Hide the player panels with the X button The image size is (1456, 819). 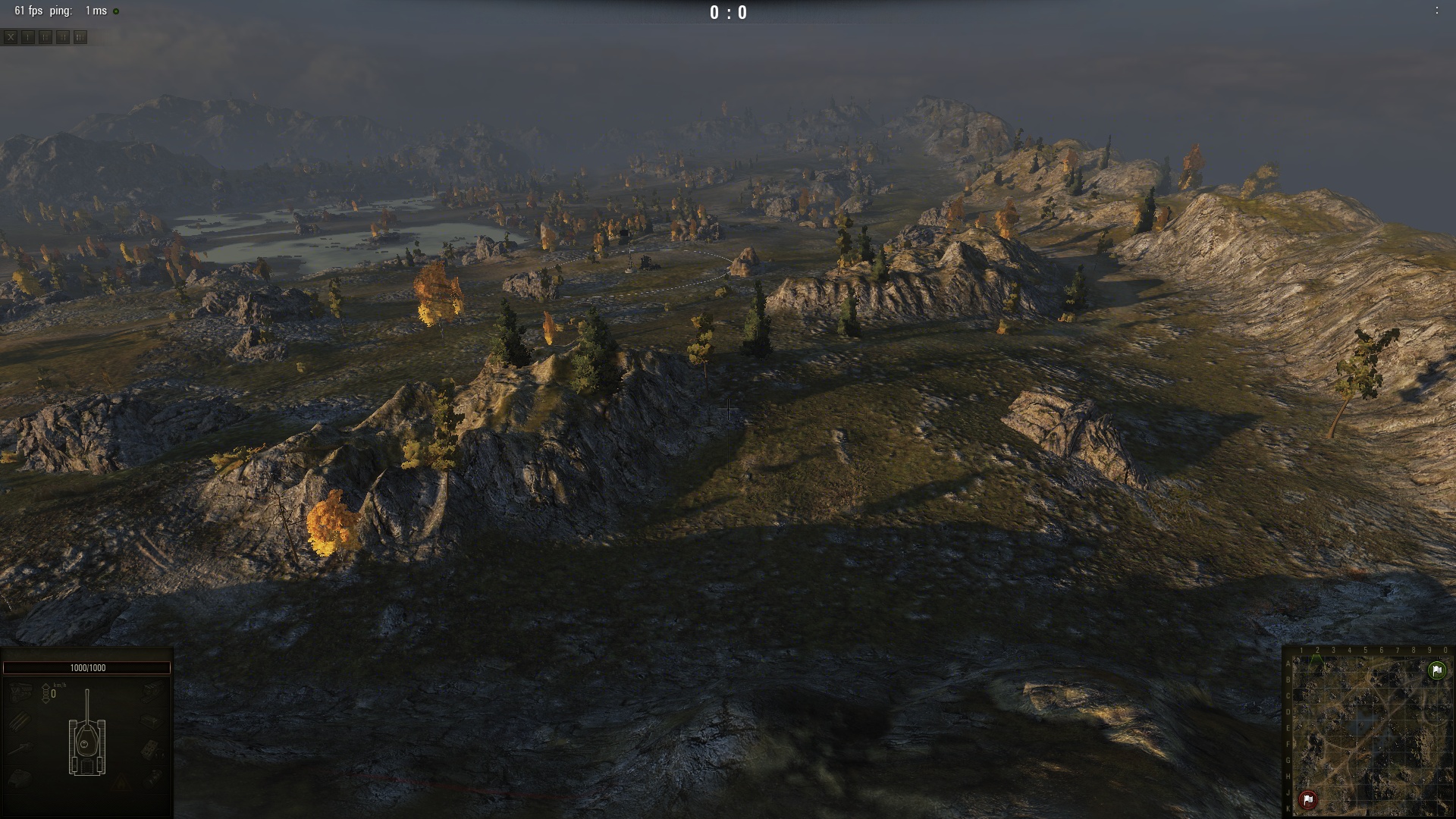[11, 37]
